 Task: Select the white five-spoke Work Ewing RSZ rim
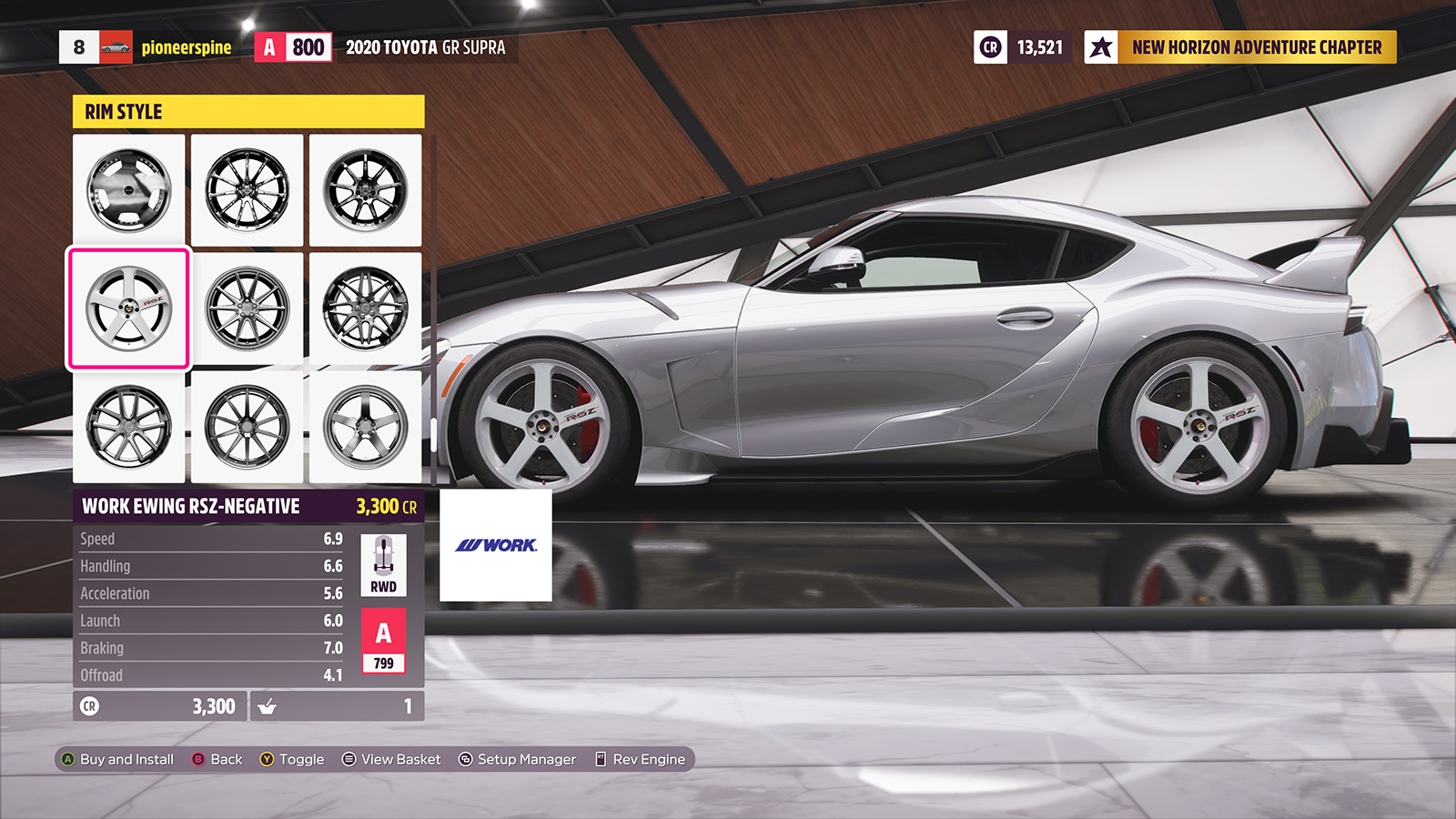point(128,308)
